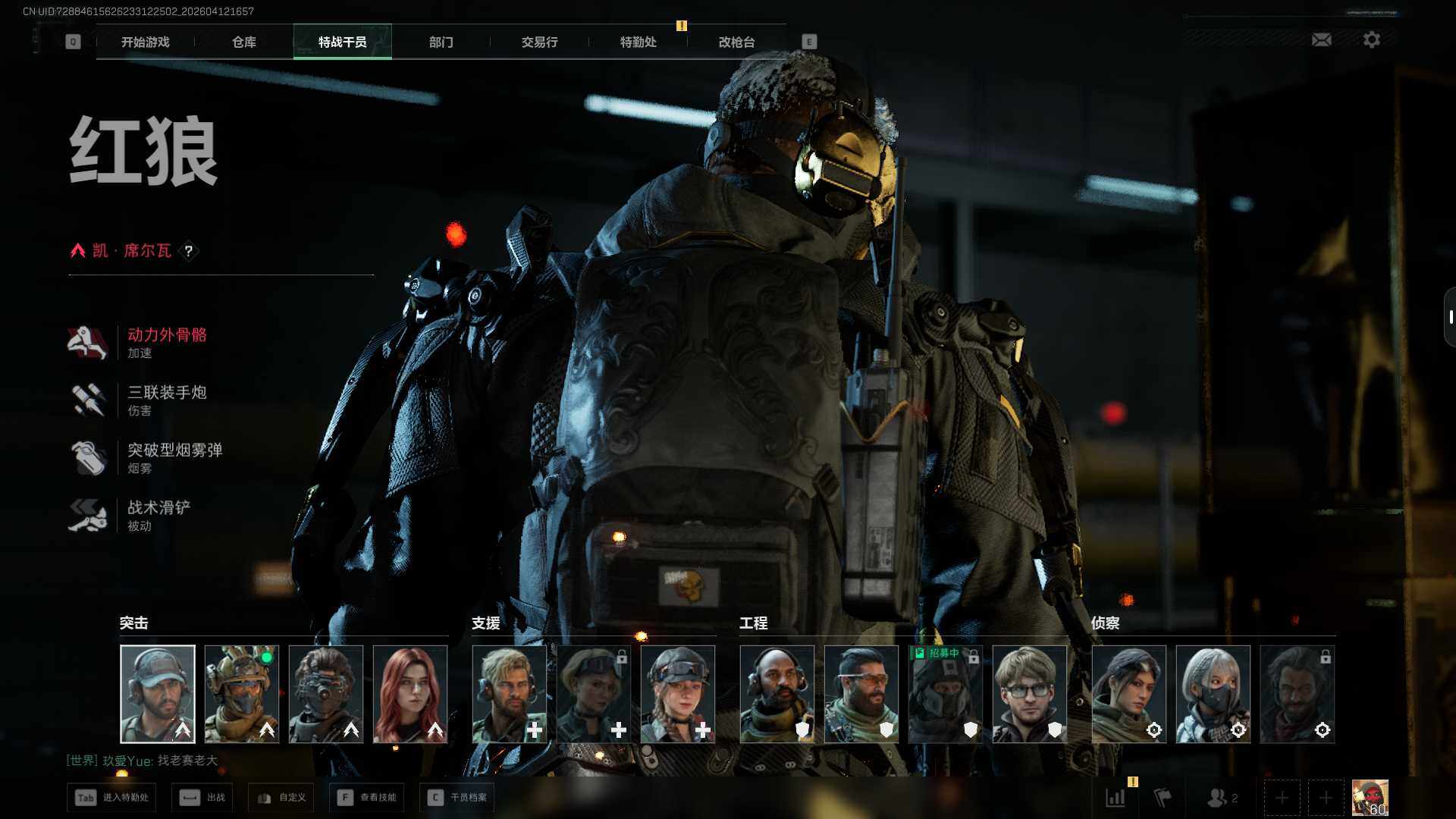
Task: Open the 仓库 tab
Action: (x=243, y=42)
